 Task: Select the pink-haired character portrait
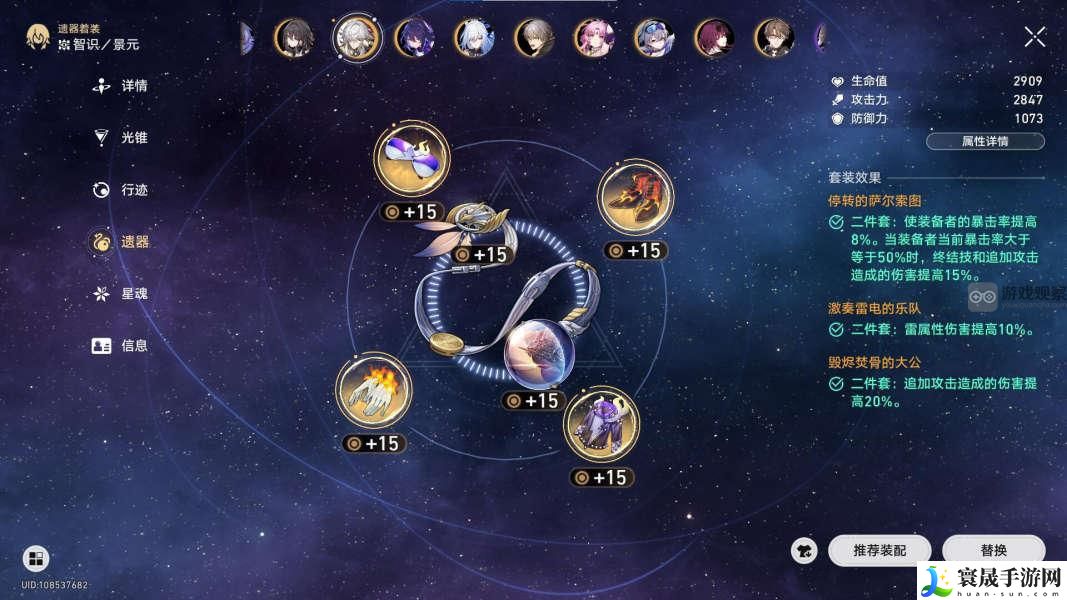click(594, 38)
